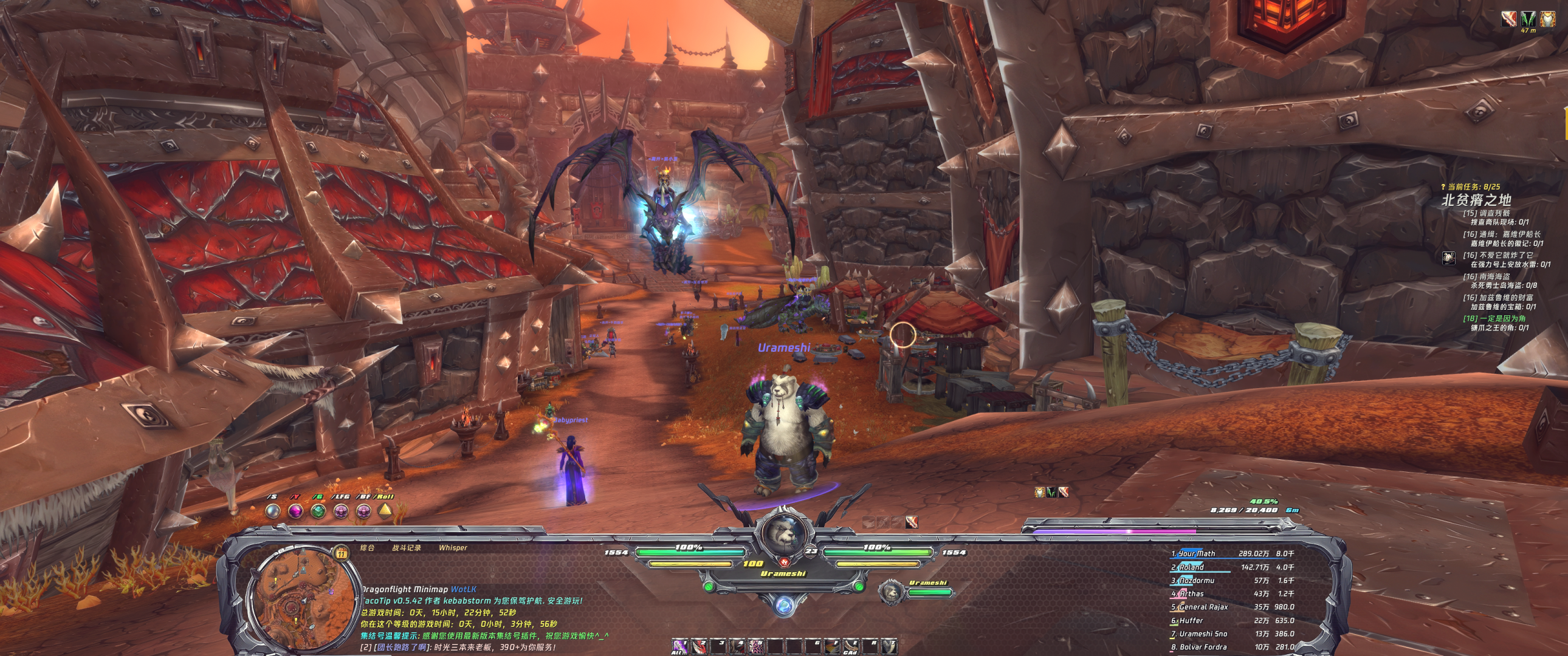Select the Urameshi panda player portrait

783,536
